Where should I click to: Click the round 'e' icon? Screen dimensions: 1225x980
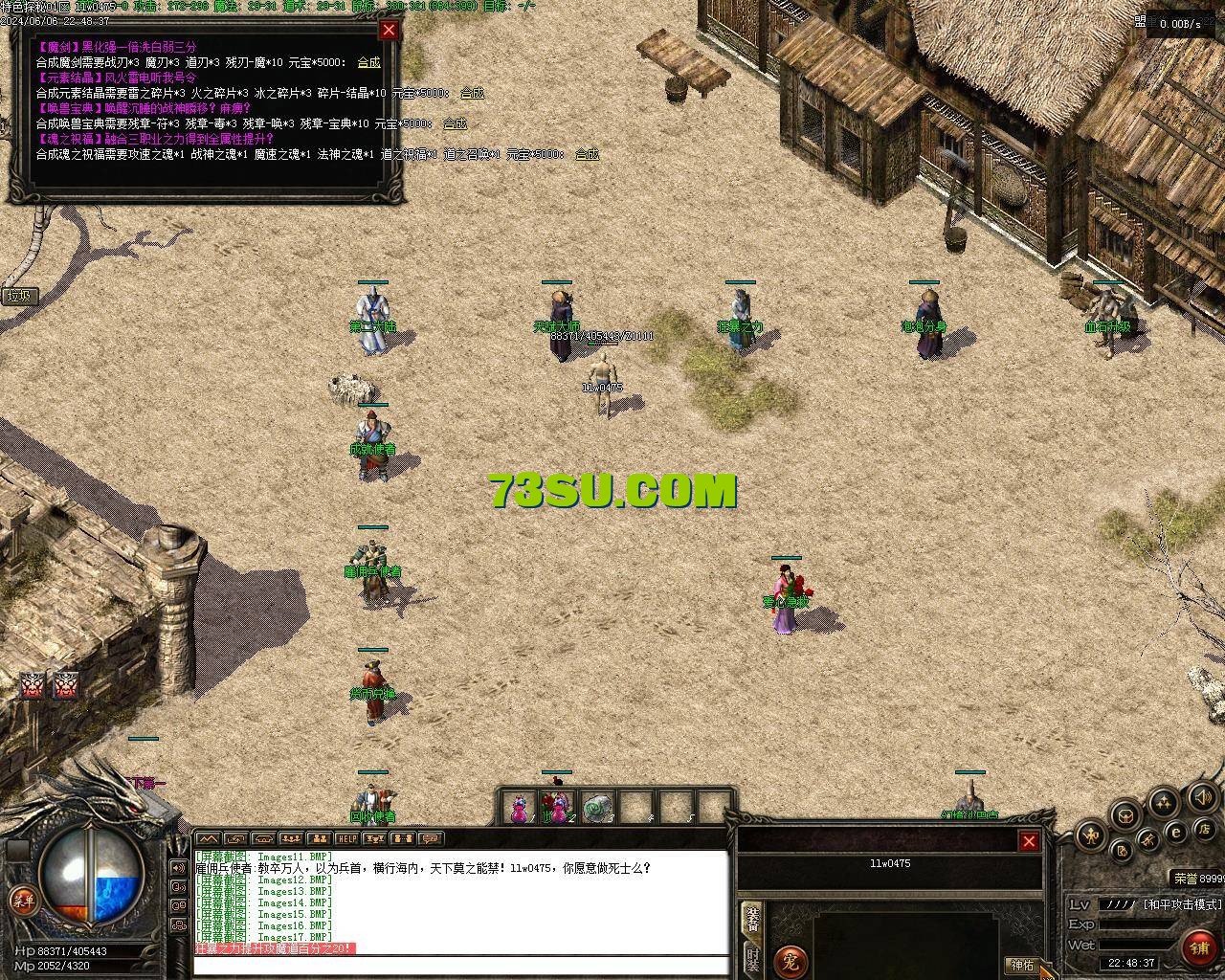[1177, 833]
